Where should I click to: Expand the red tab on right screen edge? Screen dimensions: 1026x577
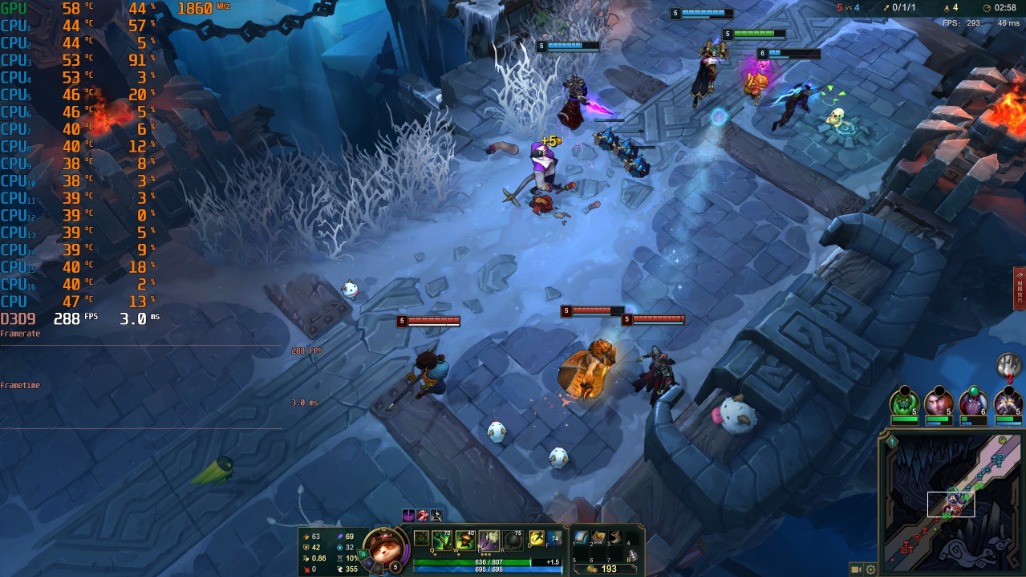[1019, 288]
